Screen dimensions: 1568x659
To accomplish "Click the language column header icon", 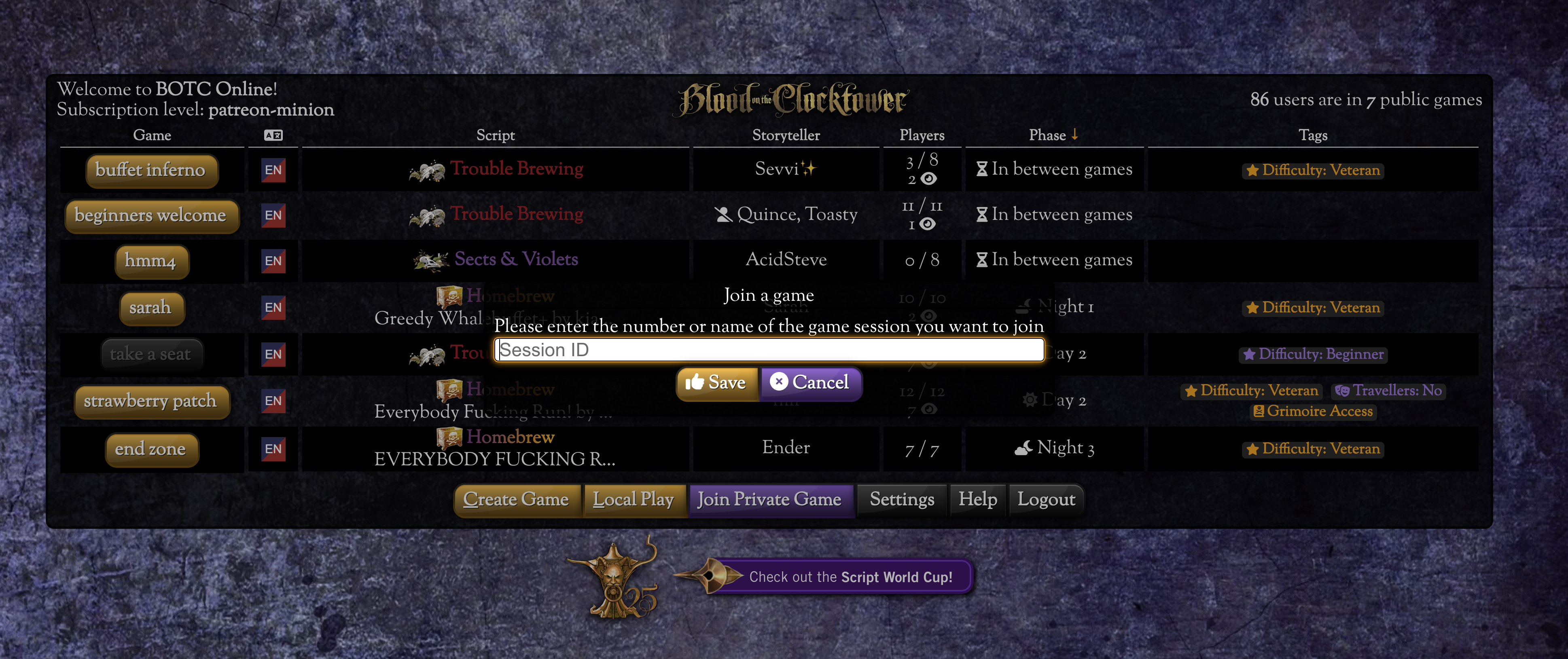I will coord(273,135).
